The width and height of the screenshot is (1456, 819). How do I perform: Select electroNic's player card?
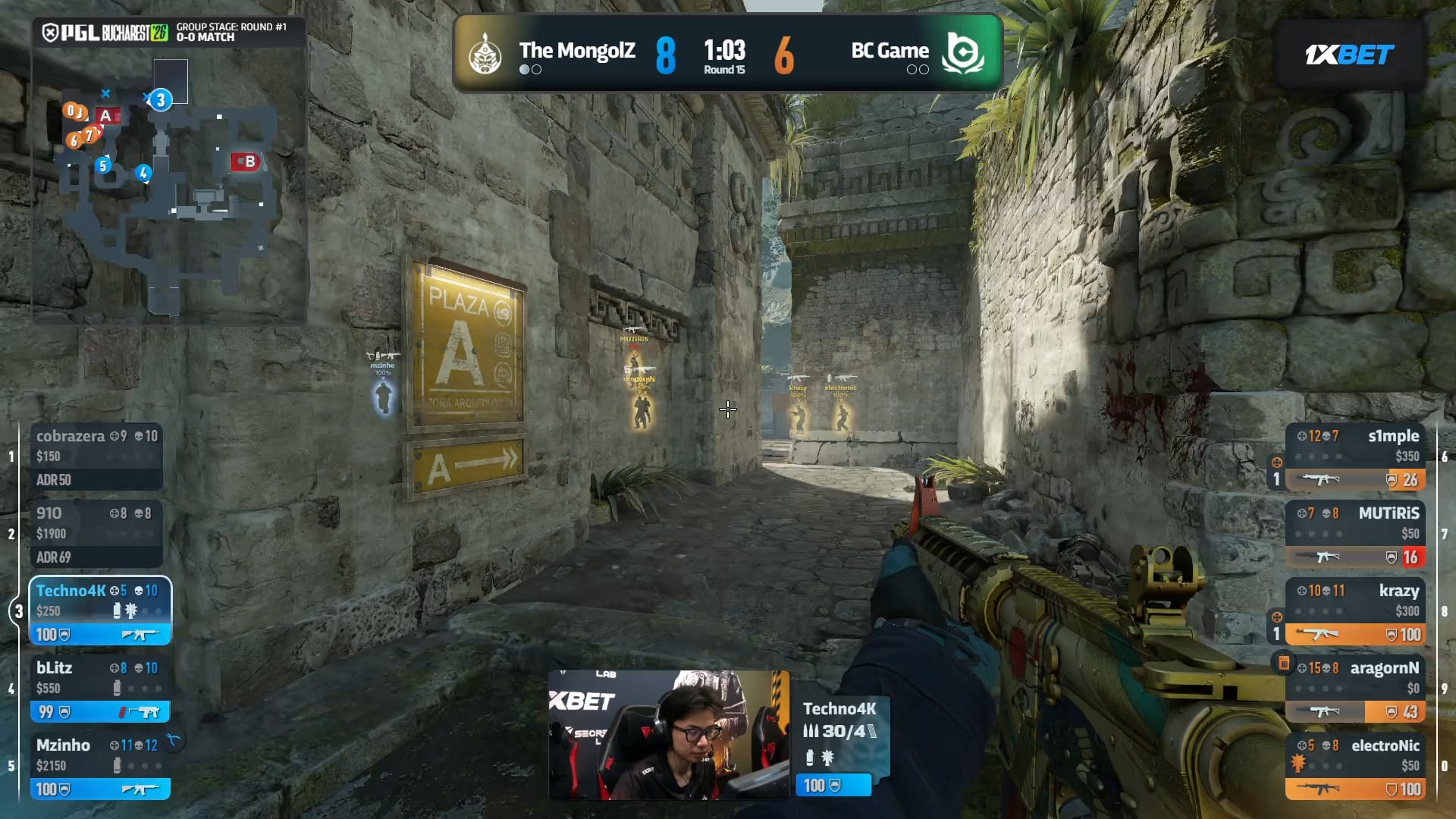pos(1356,766)
